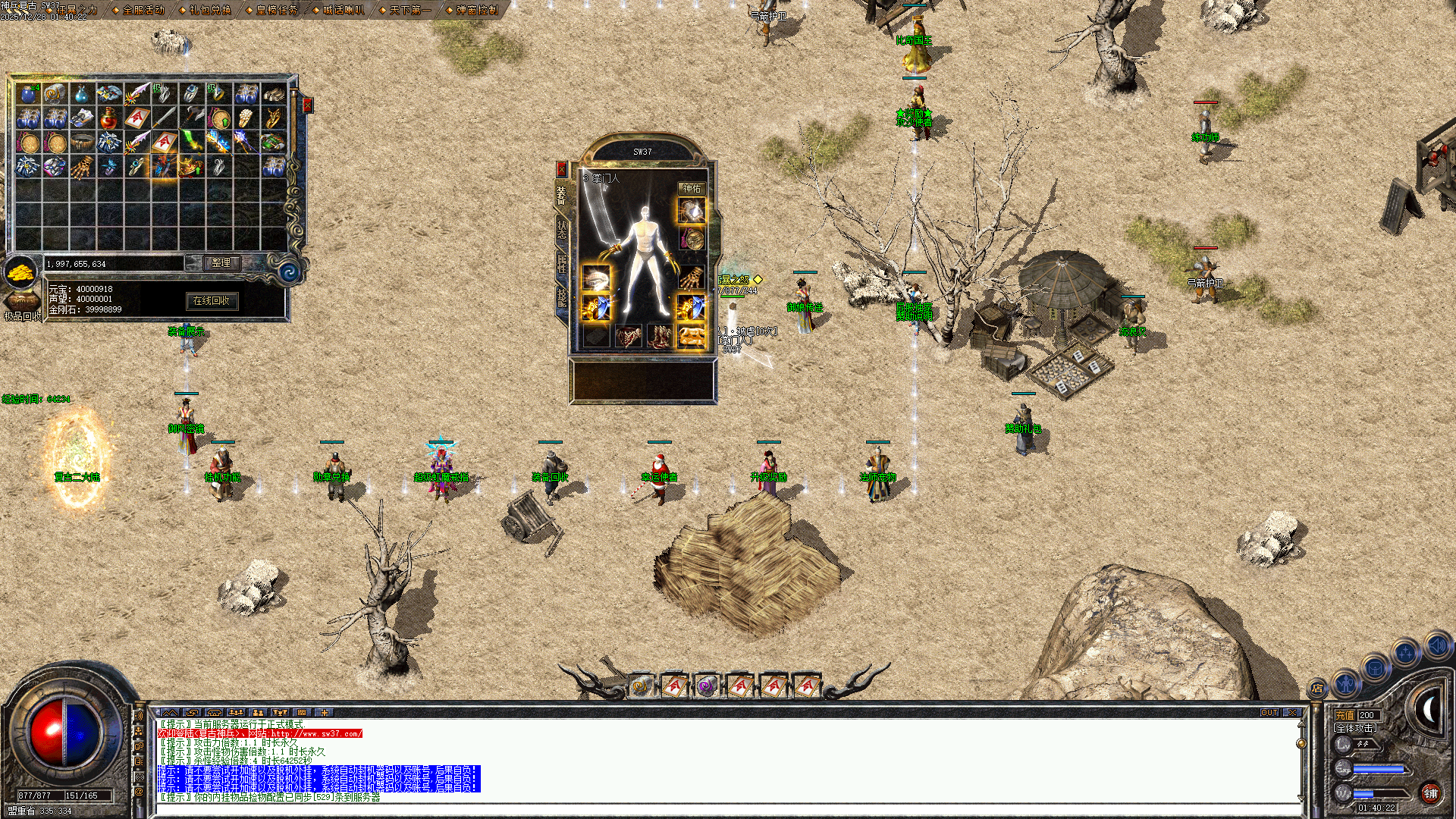
Task: Open the 店 shop round button
Action: pos(1318,689)
